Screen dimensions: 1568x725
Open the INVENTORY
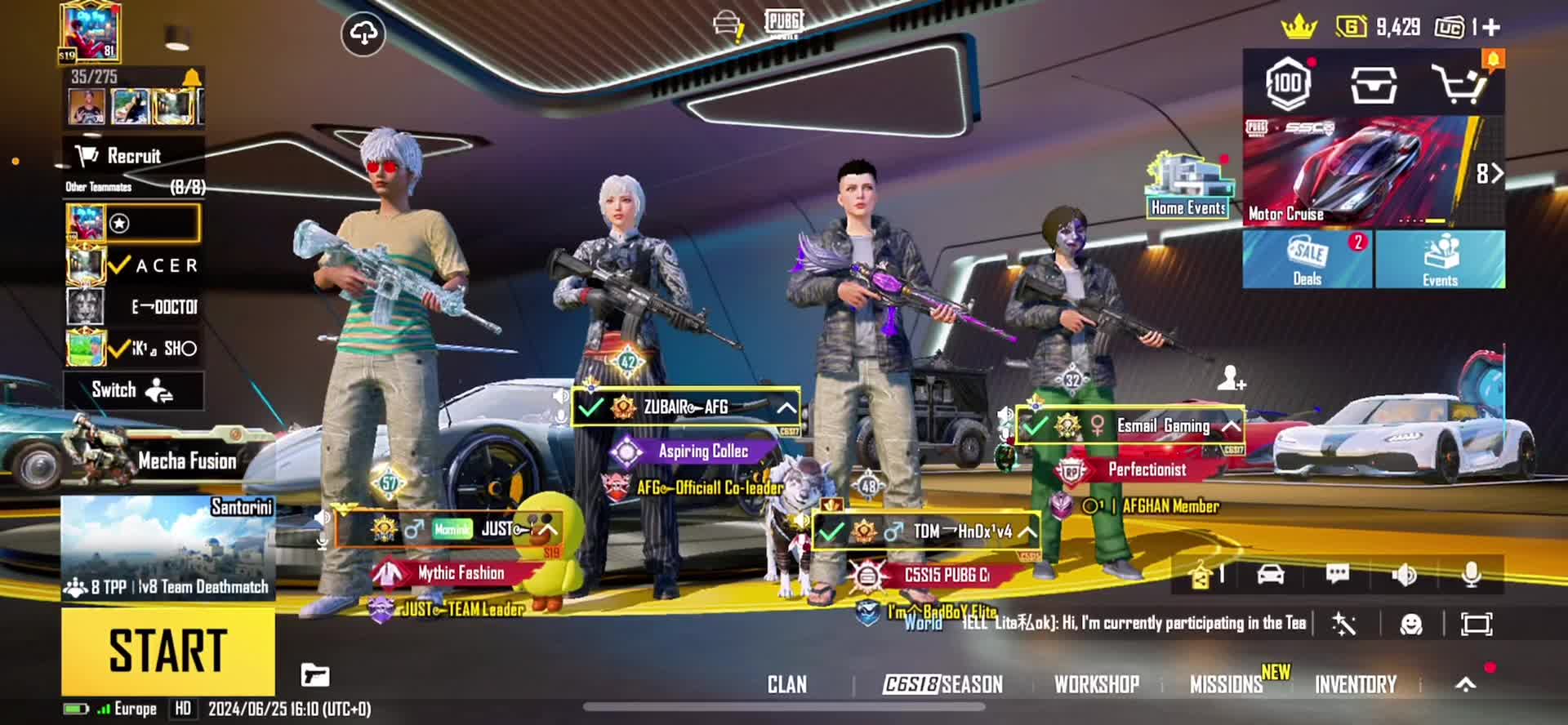pos(1355,684)
